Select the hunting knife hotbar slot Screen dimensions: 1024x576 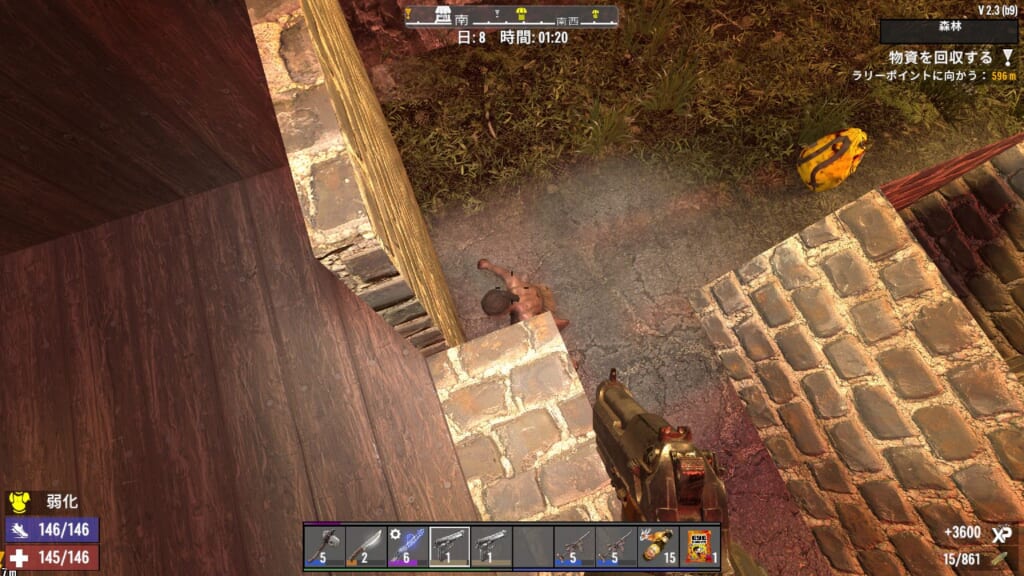(366, 547)
